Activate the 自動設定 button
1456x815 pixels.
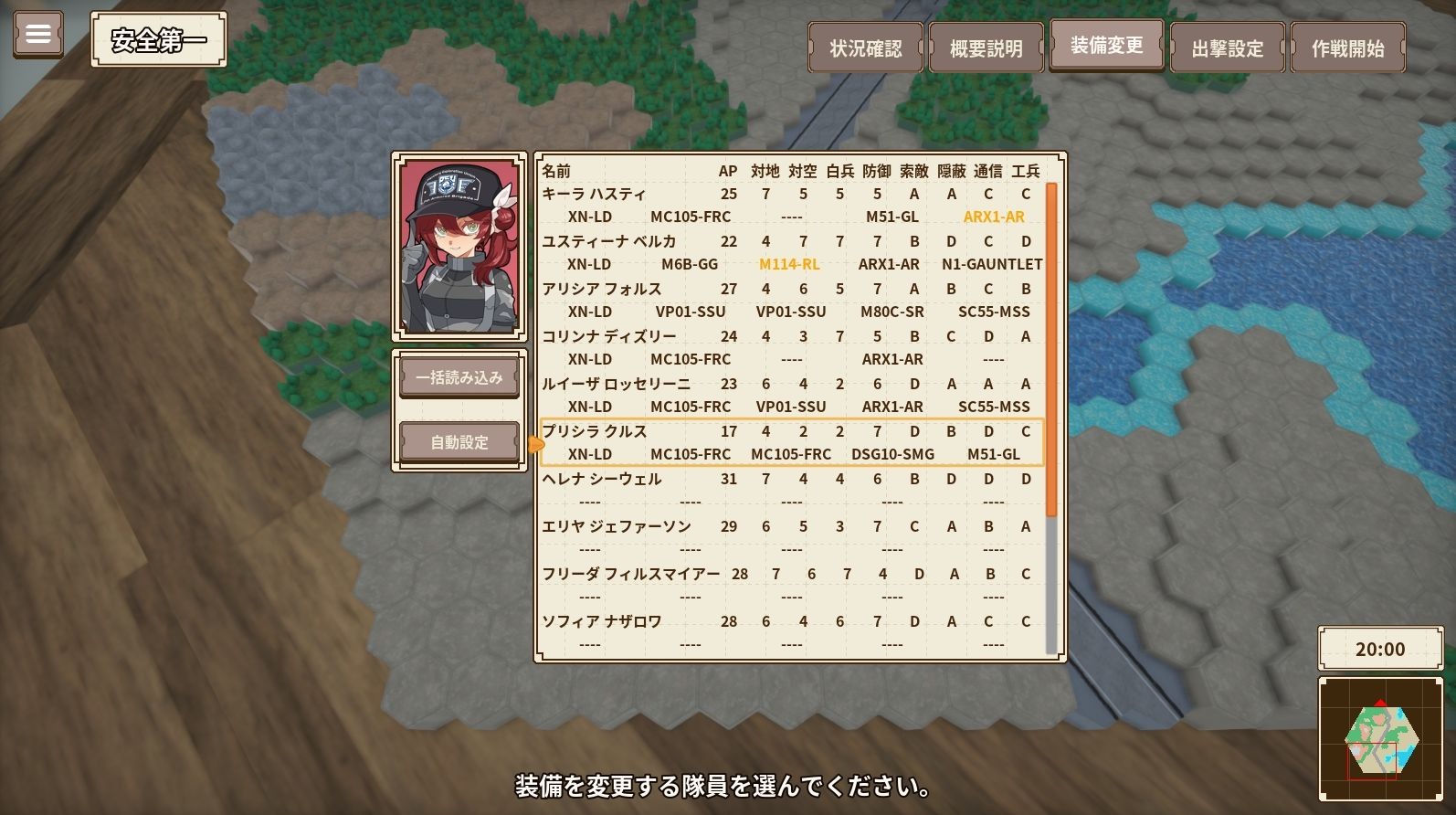click(459, 441)
